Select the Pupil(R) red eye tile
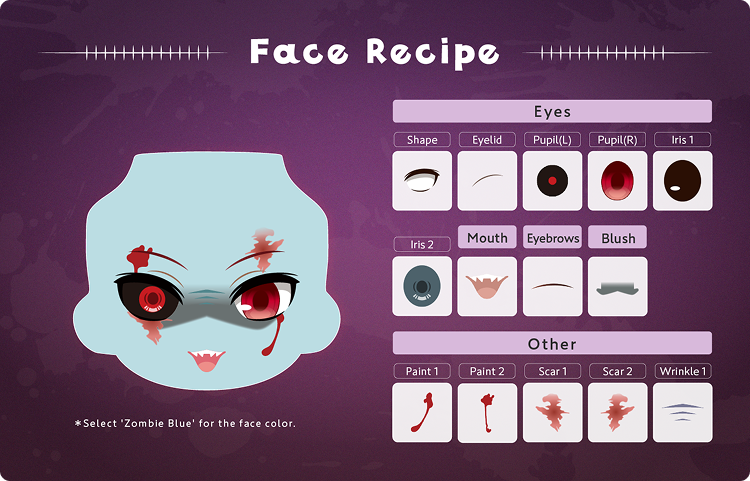This screenshot has height=481, width=750. [617, 181]
